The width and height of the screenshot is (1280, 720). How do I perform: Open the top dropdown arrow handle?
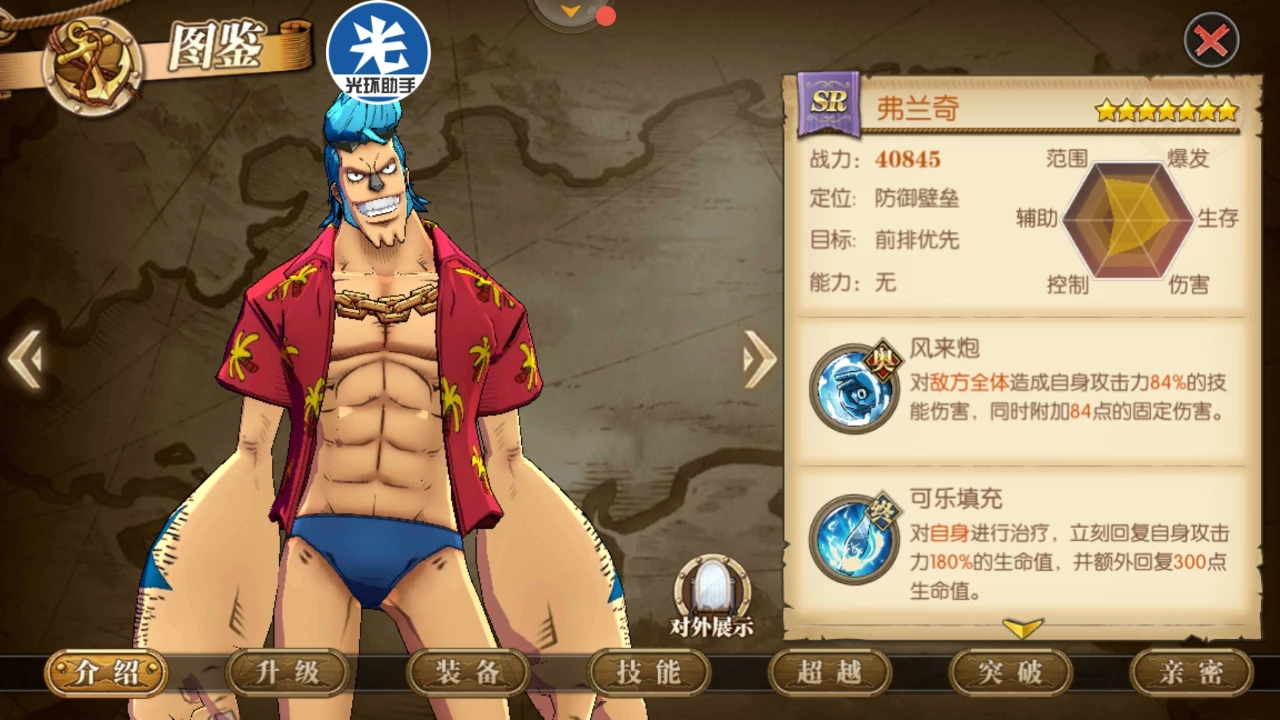point(571,12)
